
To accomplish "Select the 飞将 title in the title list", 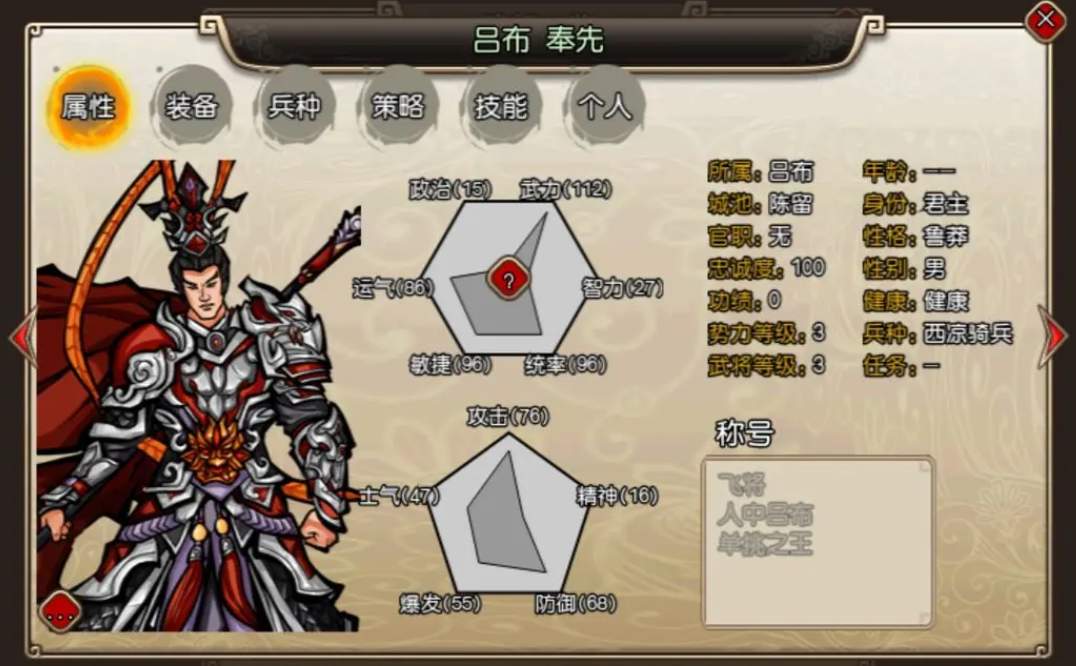I will click(741, 485).
